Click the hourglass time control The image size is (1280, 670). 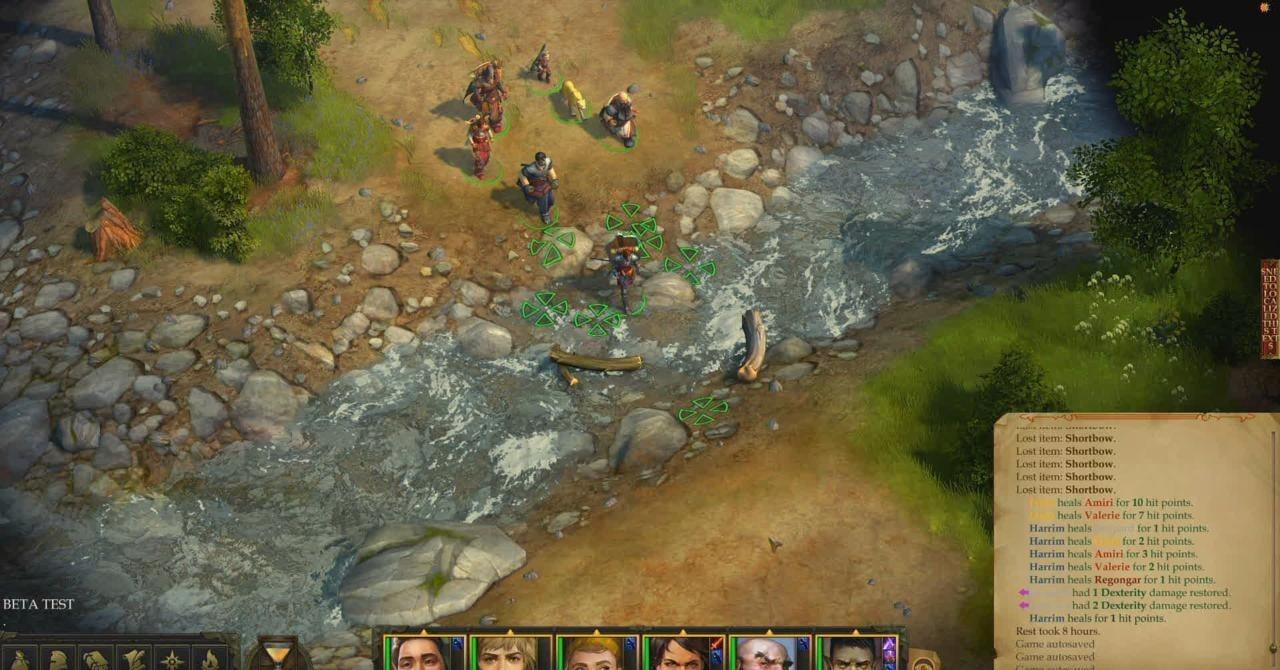(x=278, y=652)
